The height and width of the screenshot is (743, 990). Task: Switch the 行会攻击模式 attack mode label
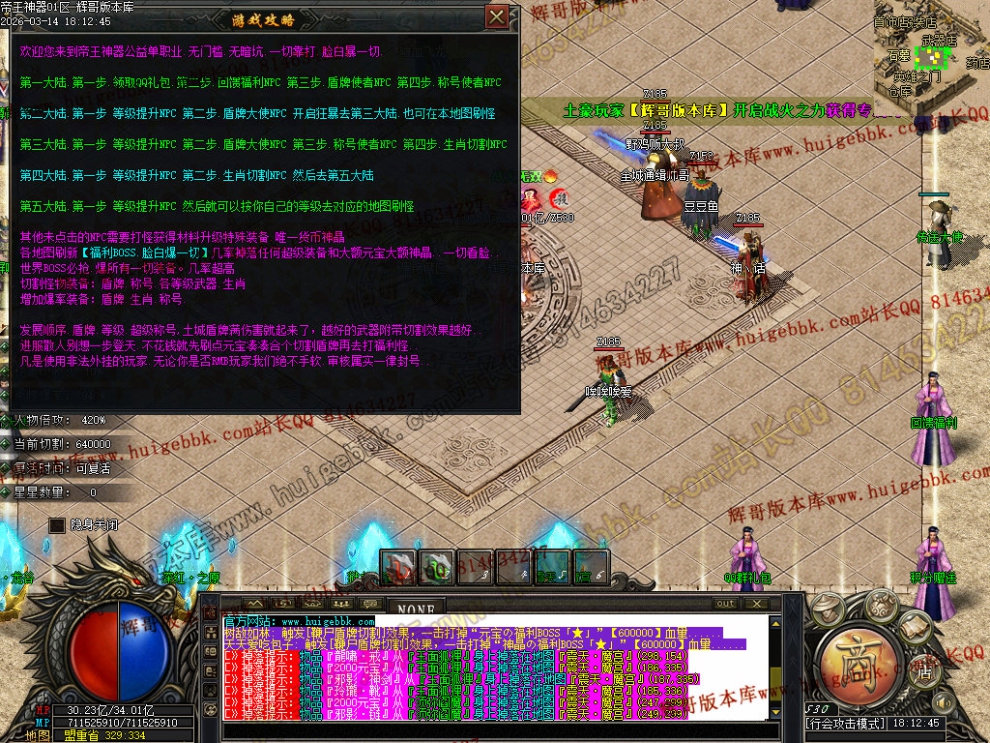point(846,722)
